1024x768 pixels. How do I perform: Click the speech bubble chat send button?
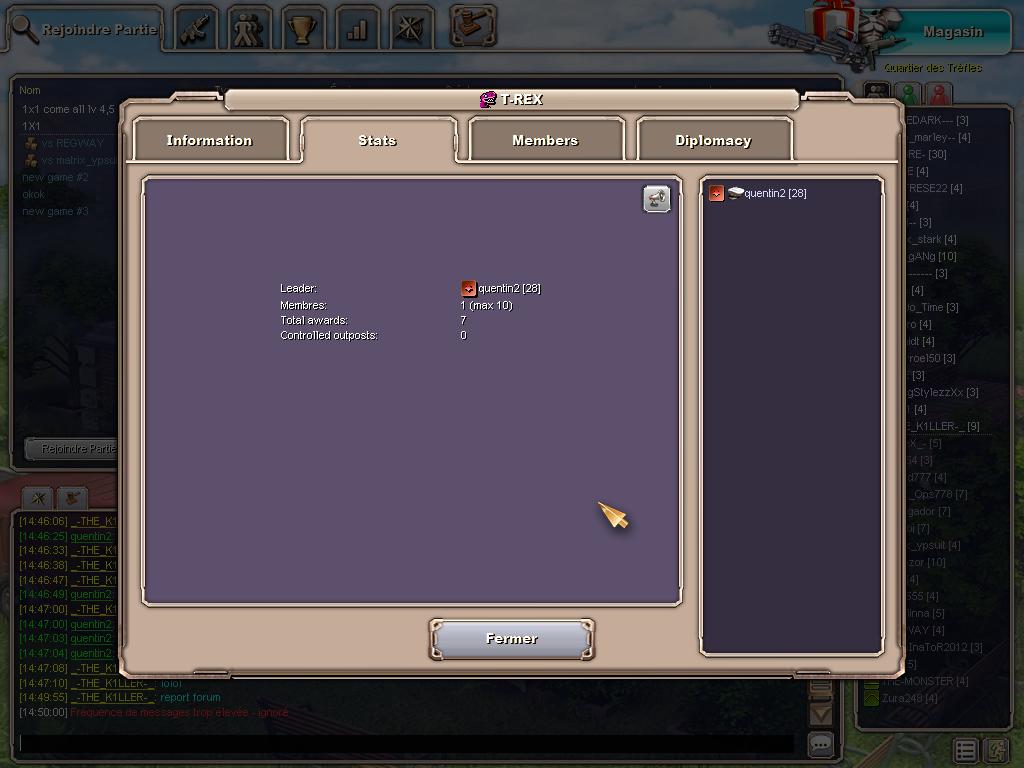820,744
